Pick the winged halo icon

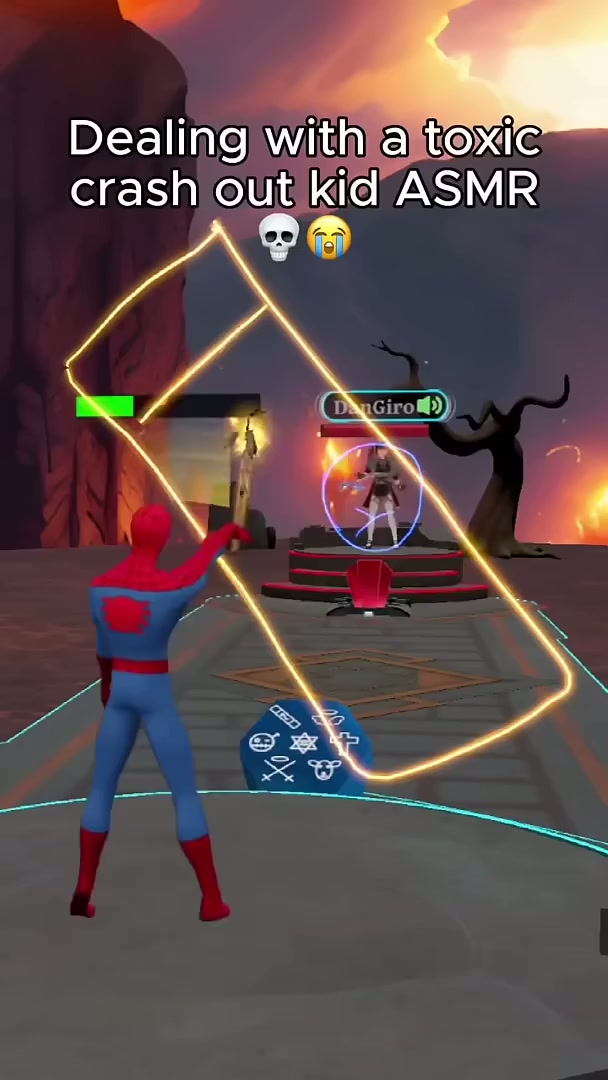pos(327,718)
